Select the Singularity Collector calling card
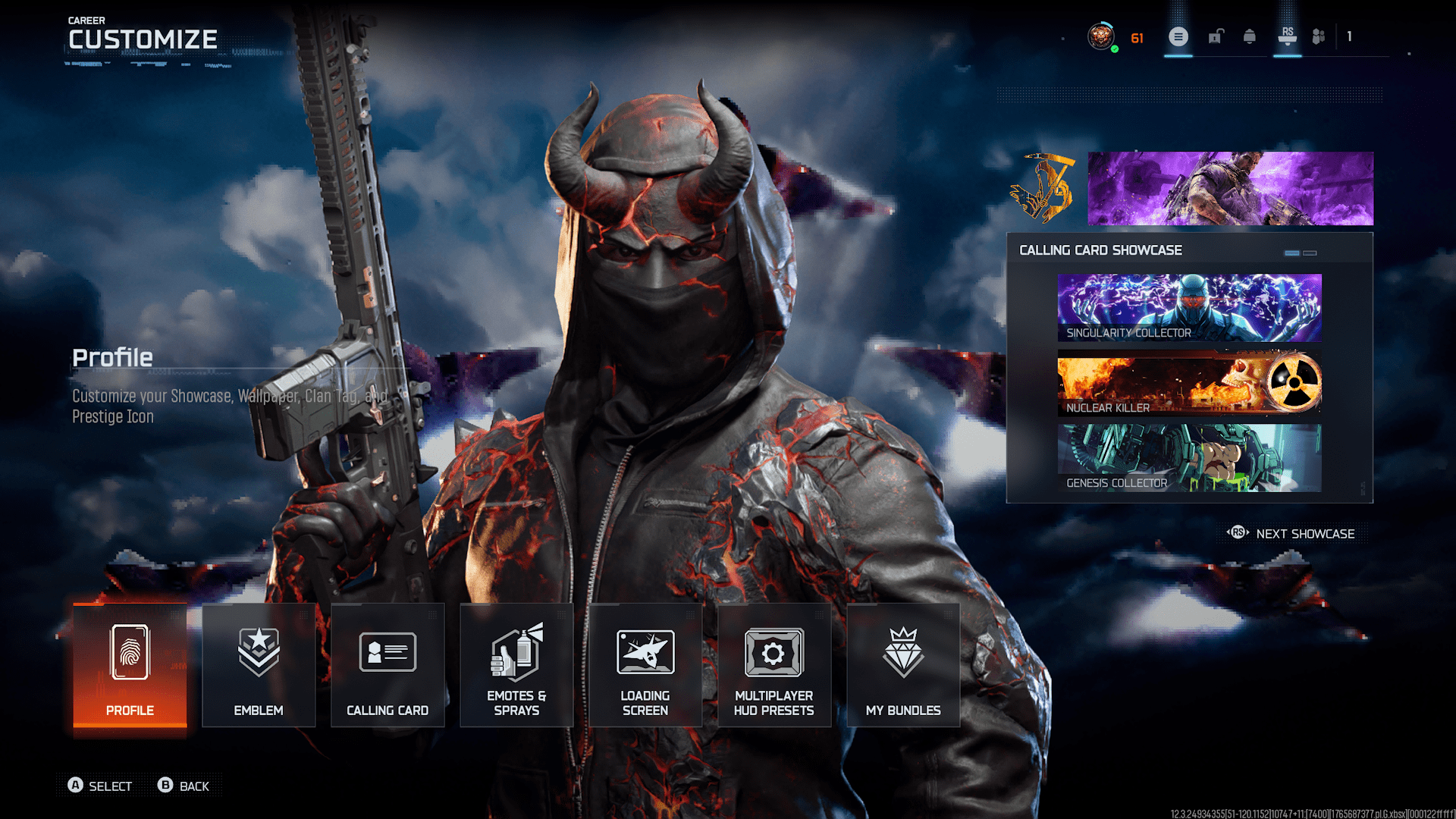Image resolution: width=1456 pixels, height=819 pixels. (1188, 306)
